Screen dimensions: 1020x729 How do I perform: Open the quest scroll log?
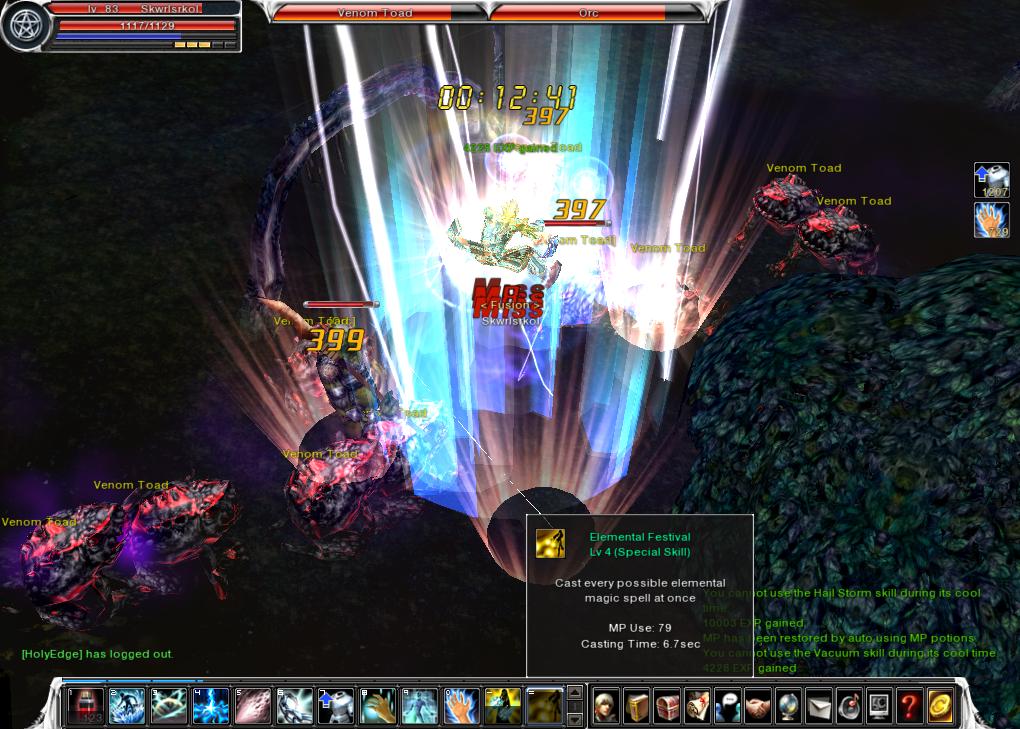pos(697,706)
